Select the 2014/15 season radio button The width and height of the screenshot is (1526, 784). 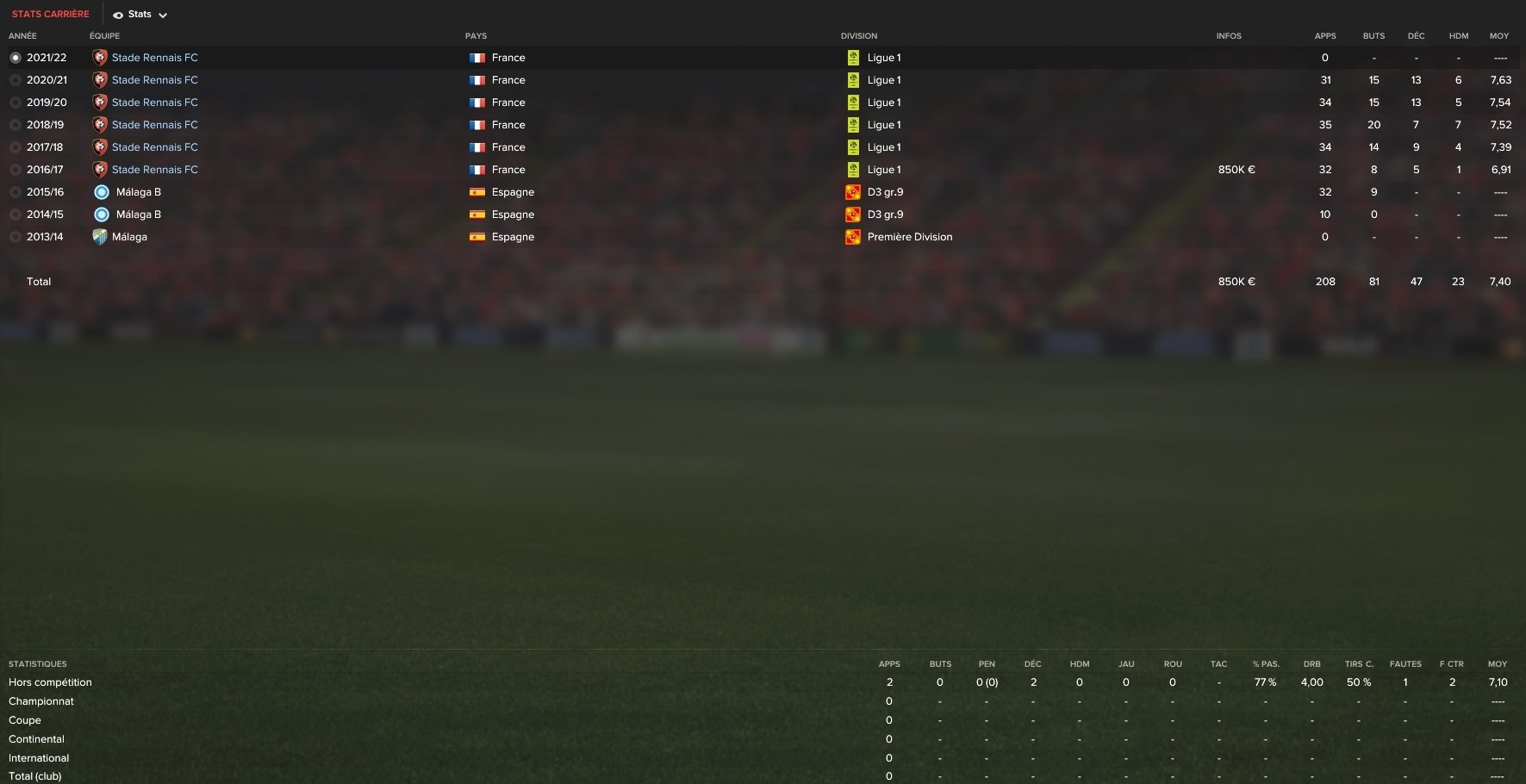point(16,215)
